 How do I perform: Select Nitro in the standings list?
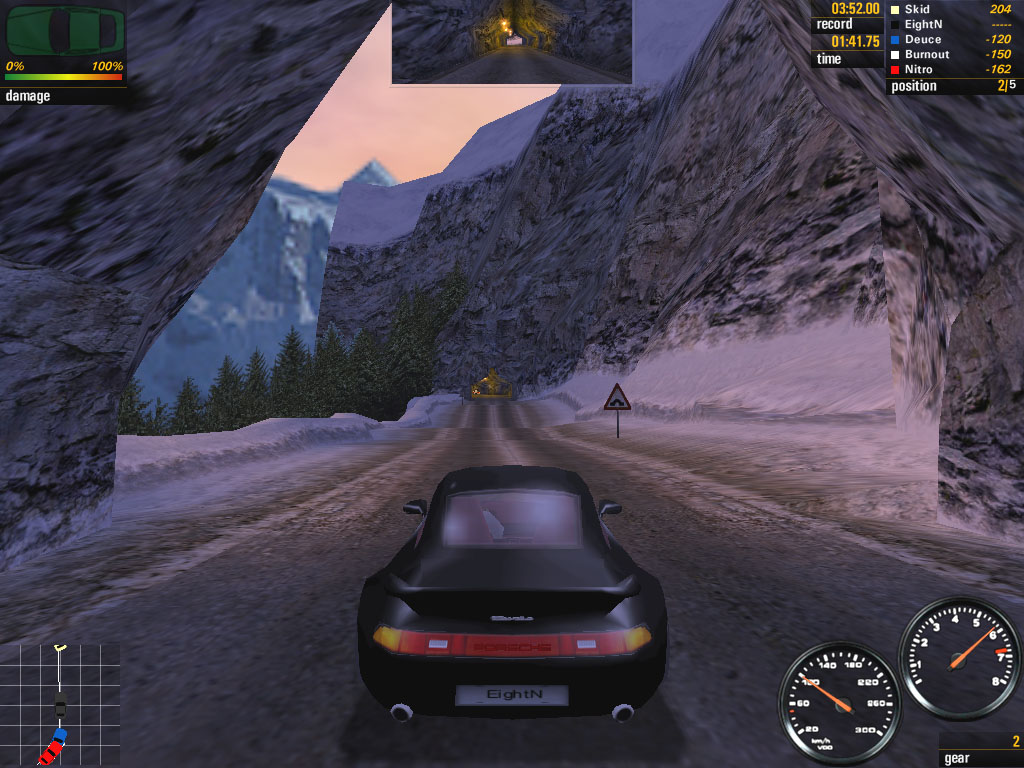919,69
